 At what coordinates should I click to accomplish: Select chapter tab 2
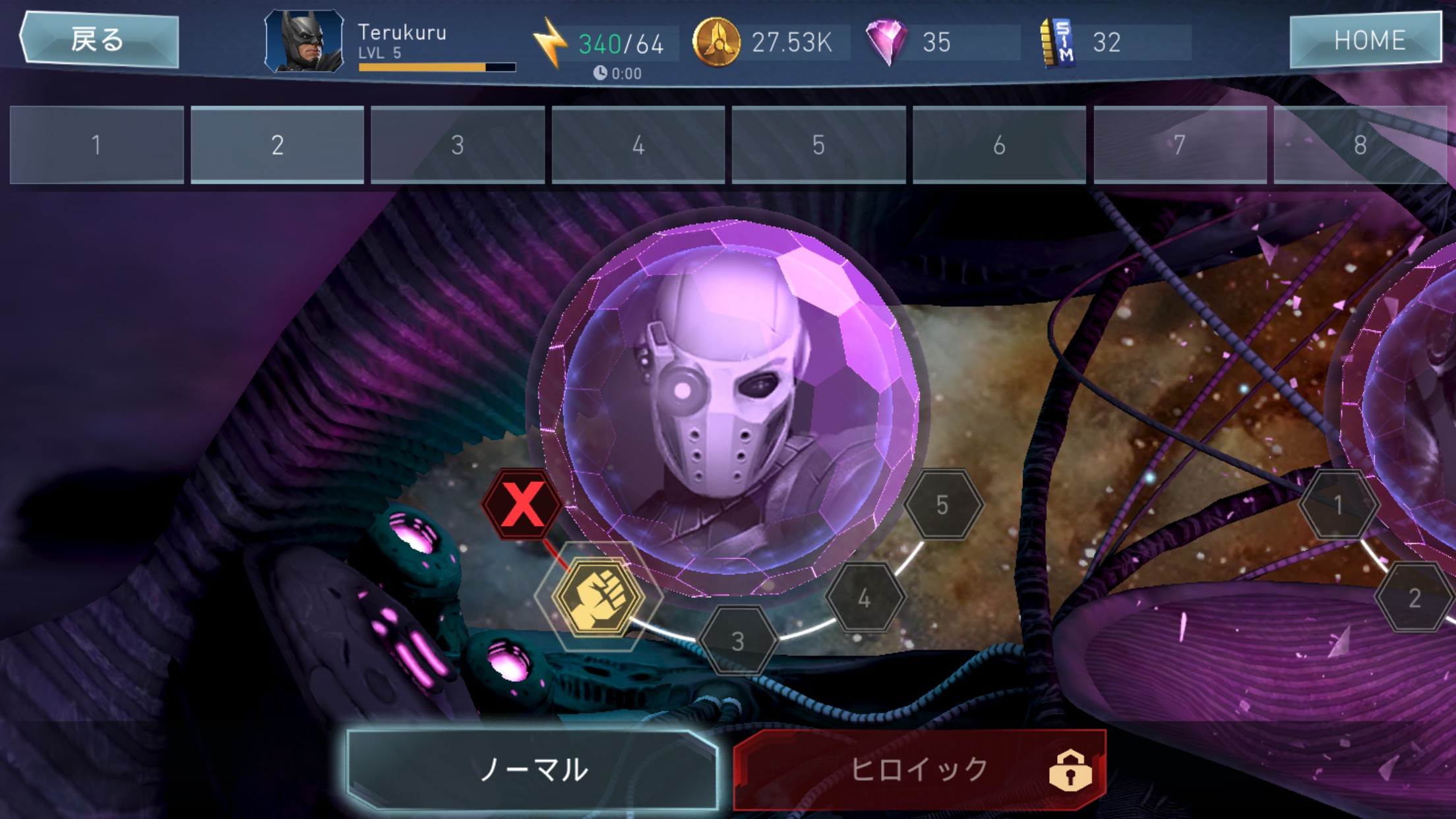pyautogui.click(x=277, y=145)
